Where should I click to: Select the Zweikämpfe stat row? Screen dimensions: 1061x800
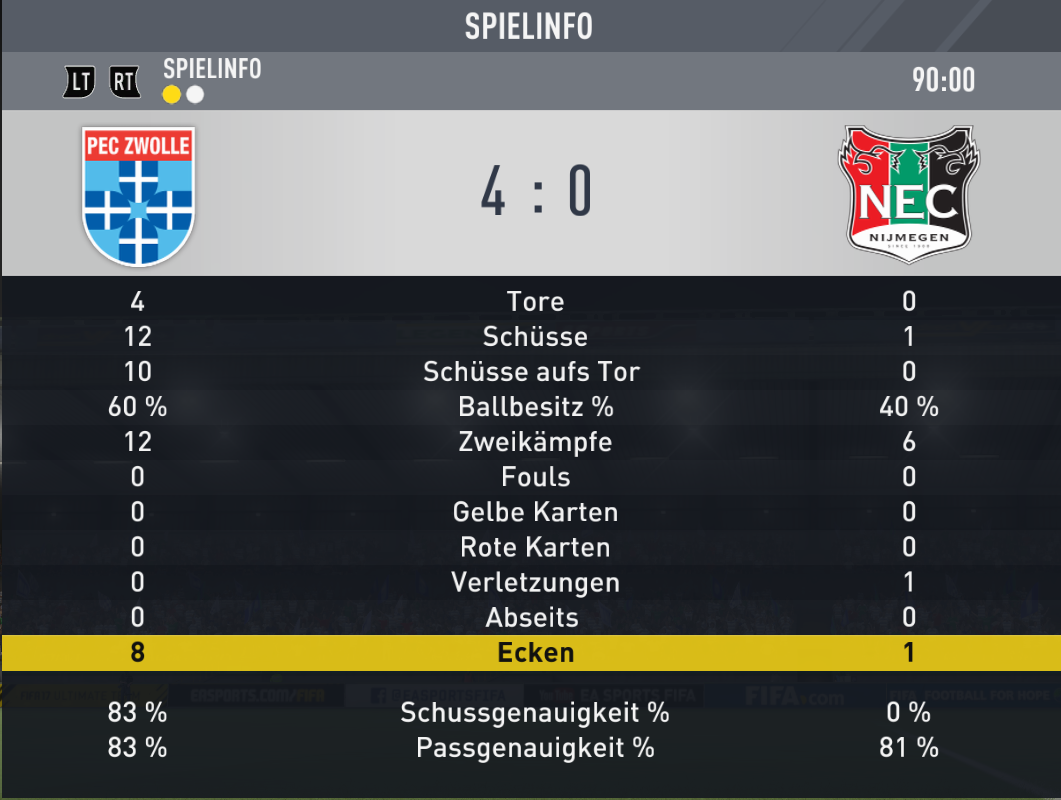coord(535,442)
